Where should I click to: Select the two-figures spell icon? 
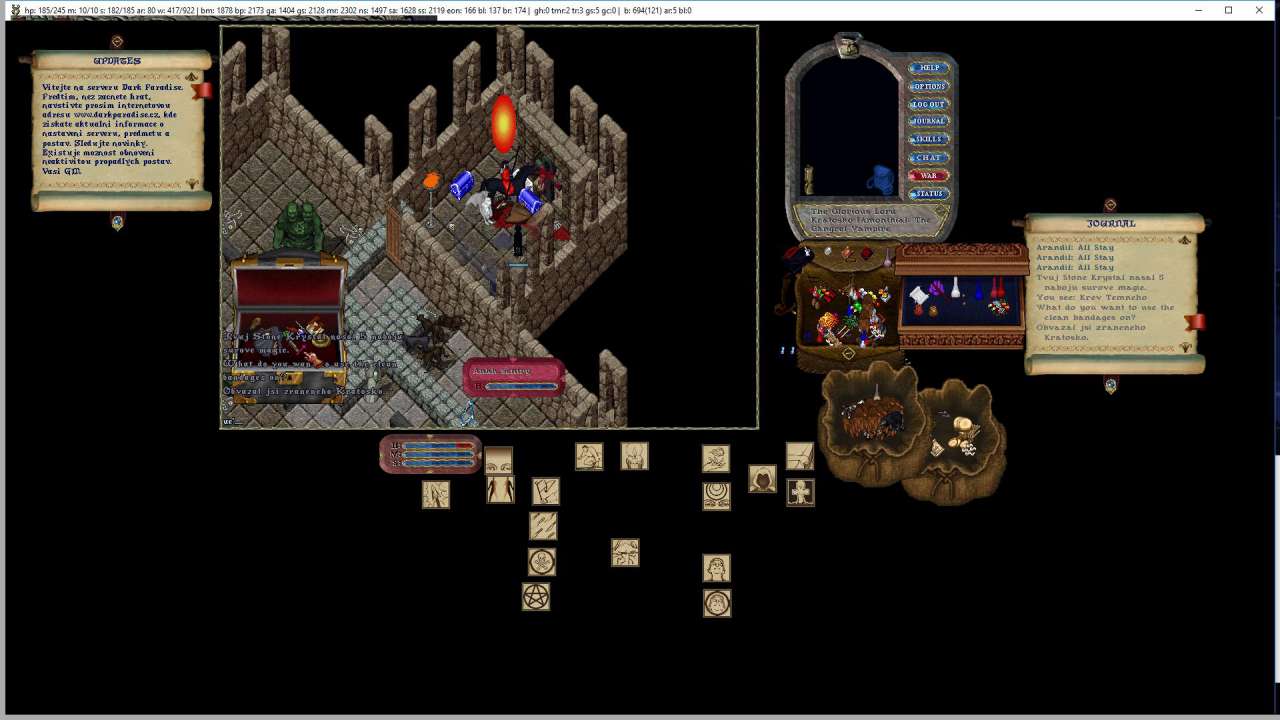tap(500, 490)
